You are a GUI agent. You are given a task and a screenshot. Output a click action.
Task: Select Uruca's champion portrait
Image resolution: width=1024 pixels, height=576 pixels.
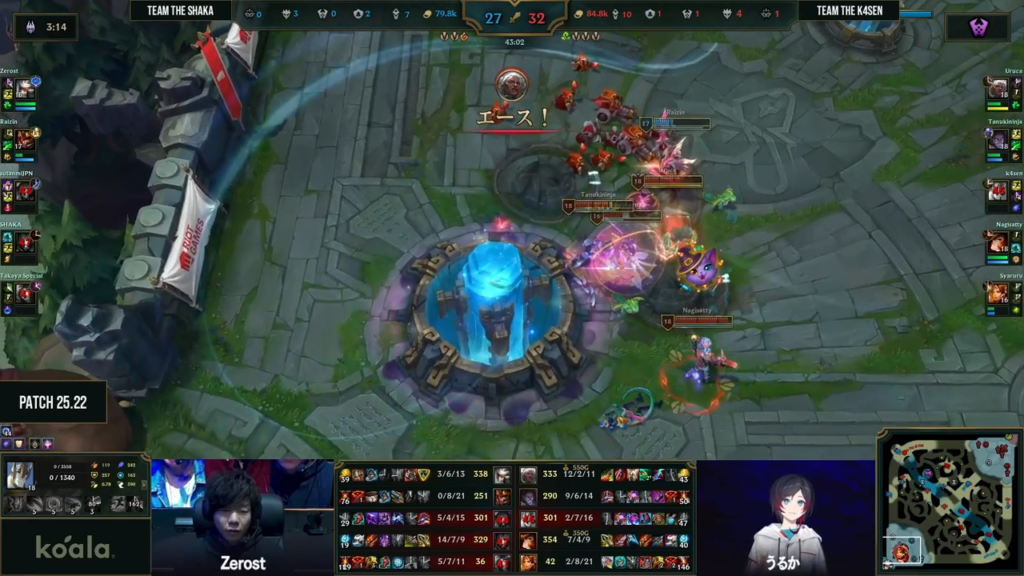click(998, 89)
